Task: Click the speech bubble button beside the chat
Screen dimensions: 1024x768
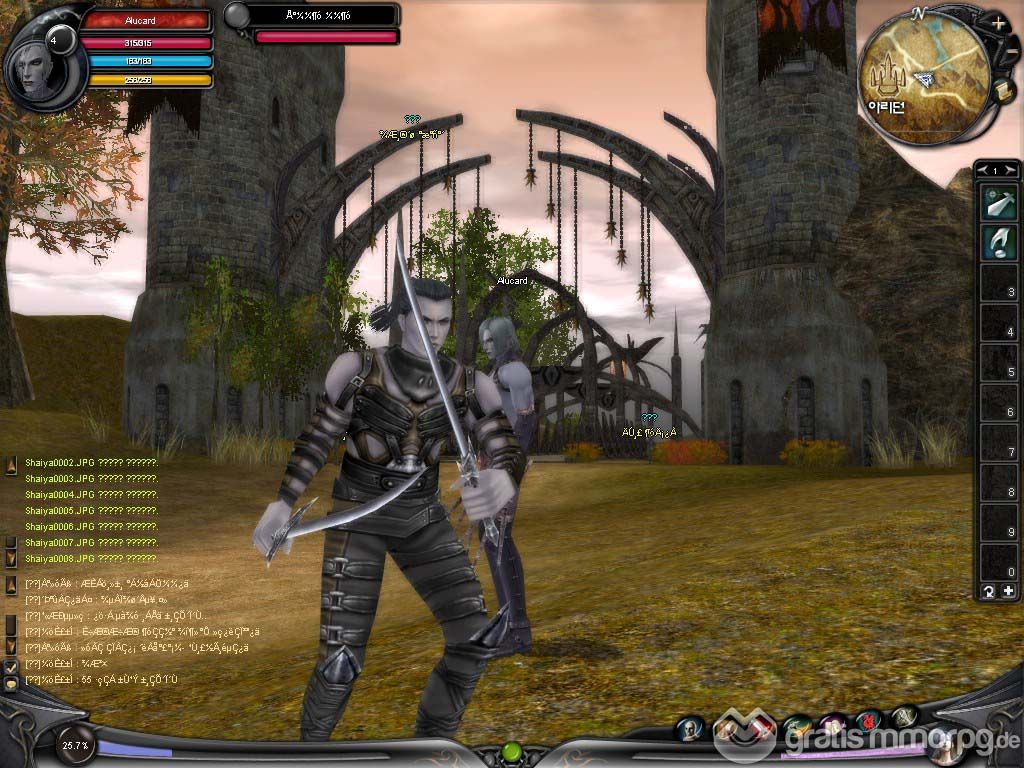Action: pyautogui.click(x=11, y=684)
